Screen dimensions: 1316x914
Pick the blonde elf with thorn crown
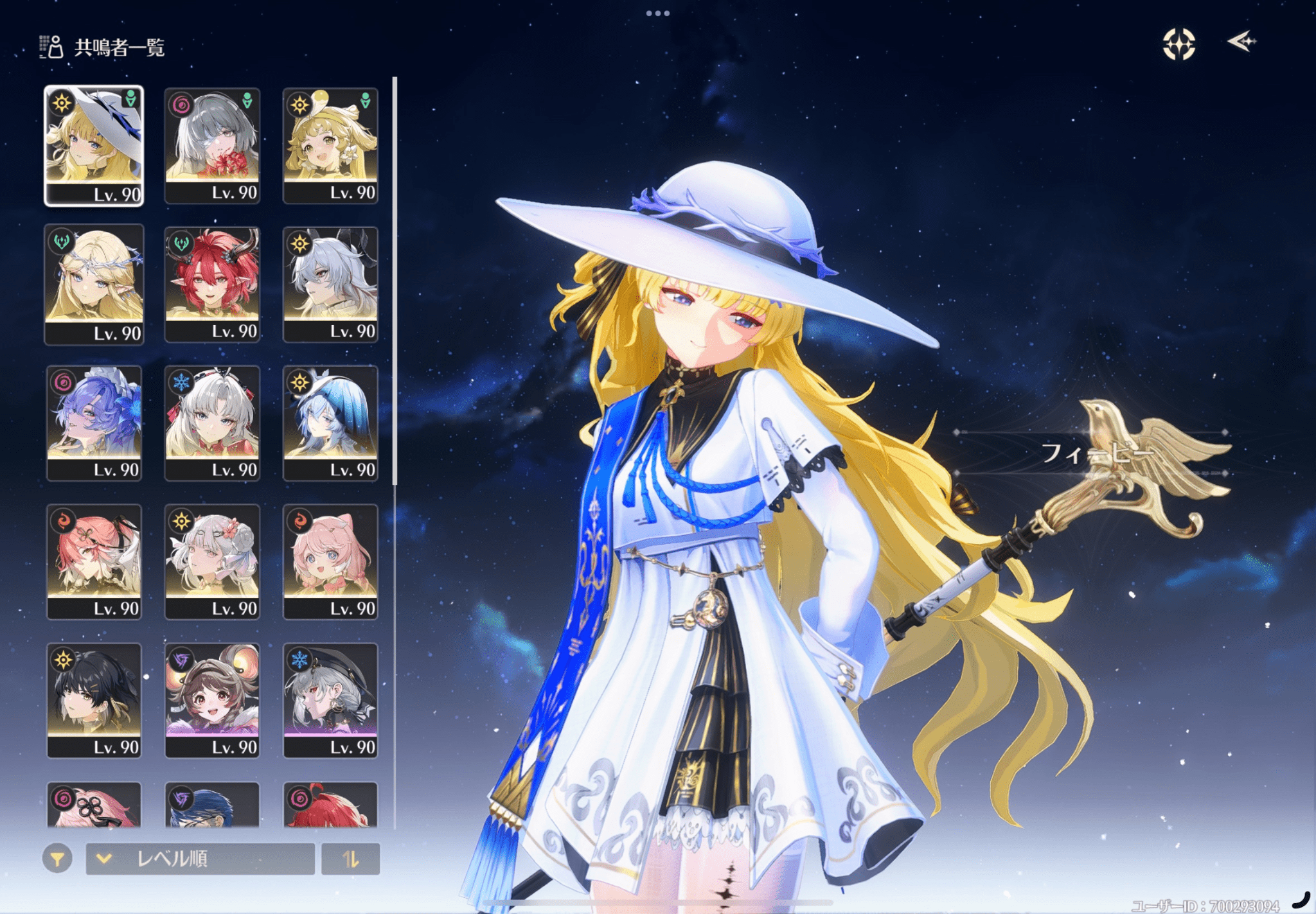94,284
